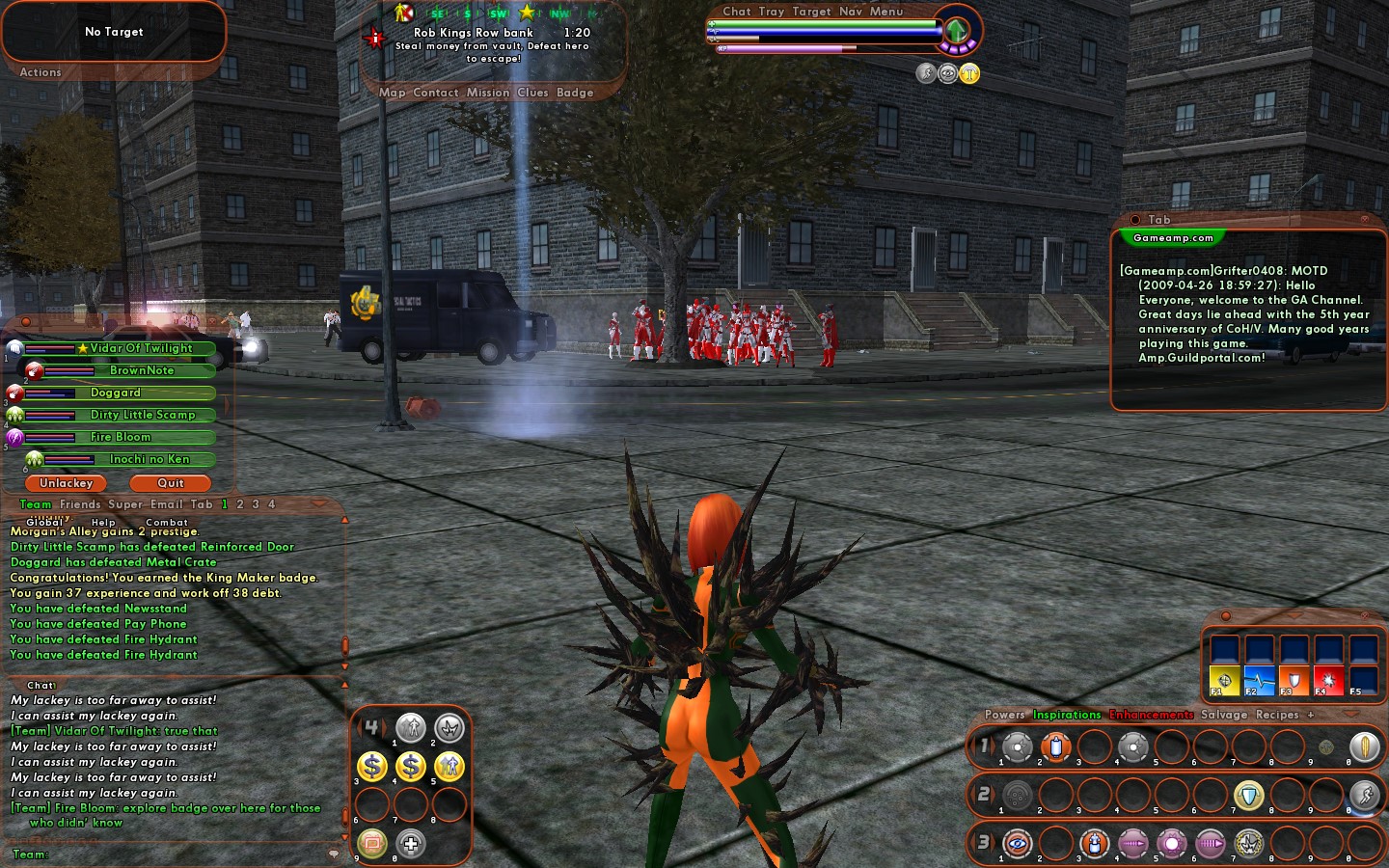Screen dimensions: 1389x868
Task: Switch to the Badge tab
Action: point(575,93)
